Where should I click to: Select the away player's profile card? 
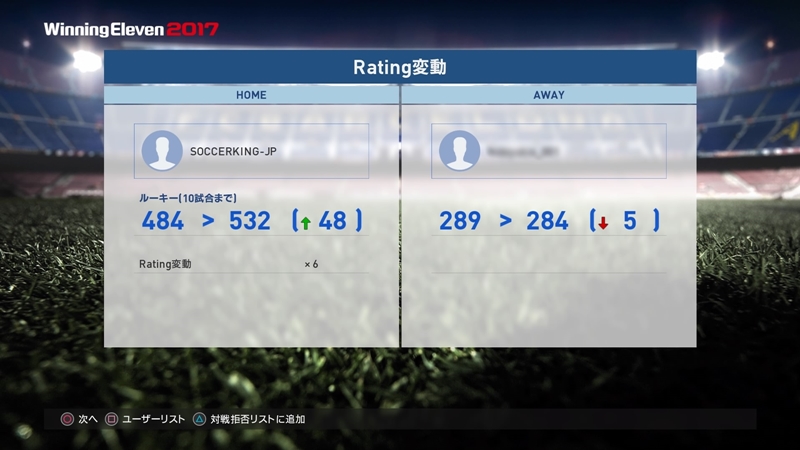(x=549, y=151)
